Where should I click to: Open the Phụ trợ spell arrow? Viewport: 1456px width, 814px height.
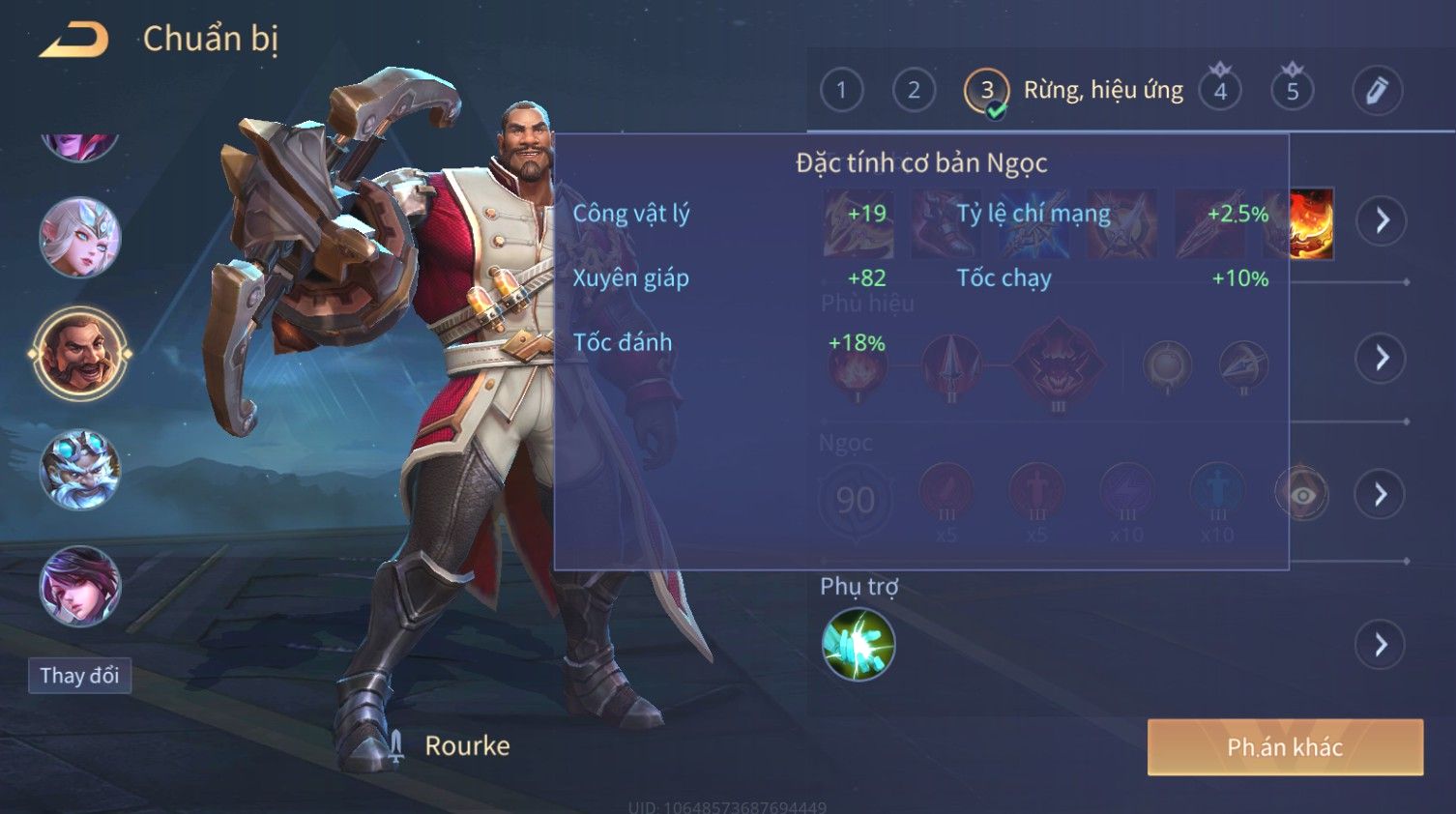pyautogui.click(x=1381, y=645)
